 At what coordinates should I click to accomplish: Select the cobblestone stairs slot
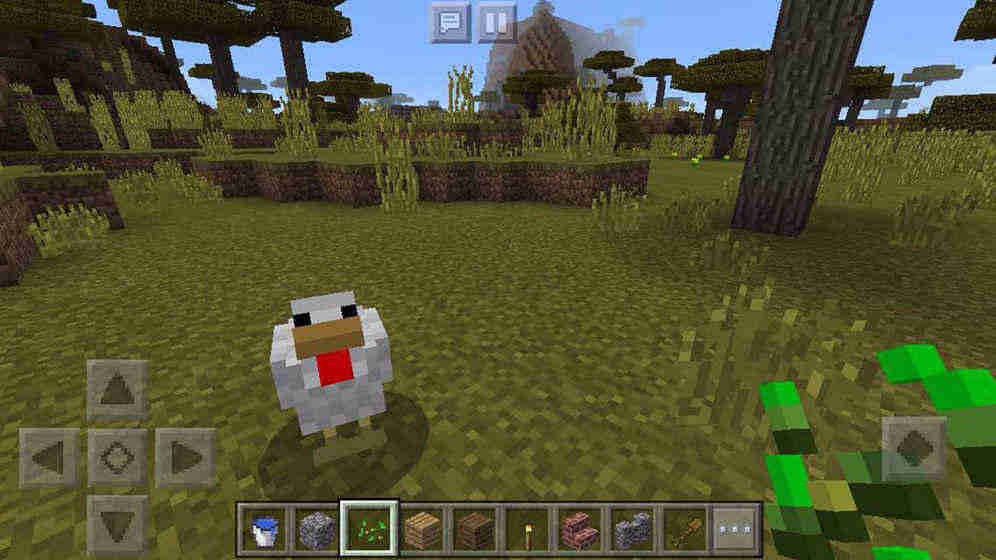click(x=631, y=528)
